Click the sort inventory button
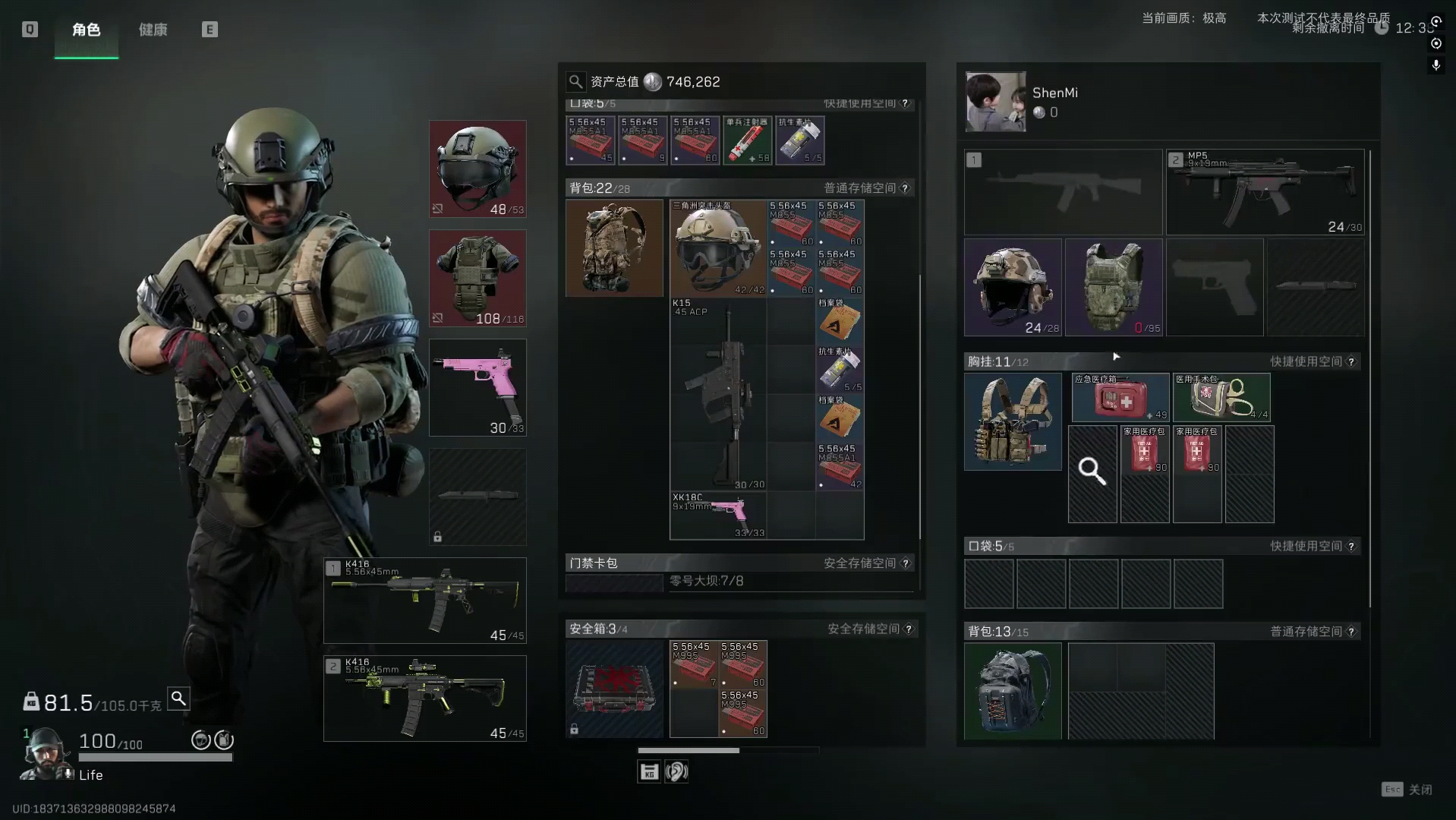Image resolution: width=1456 pixels, height=820 pixels. (649, 772)
